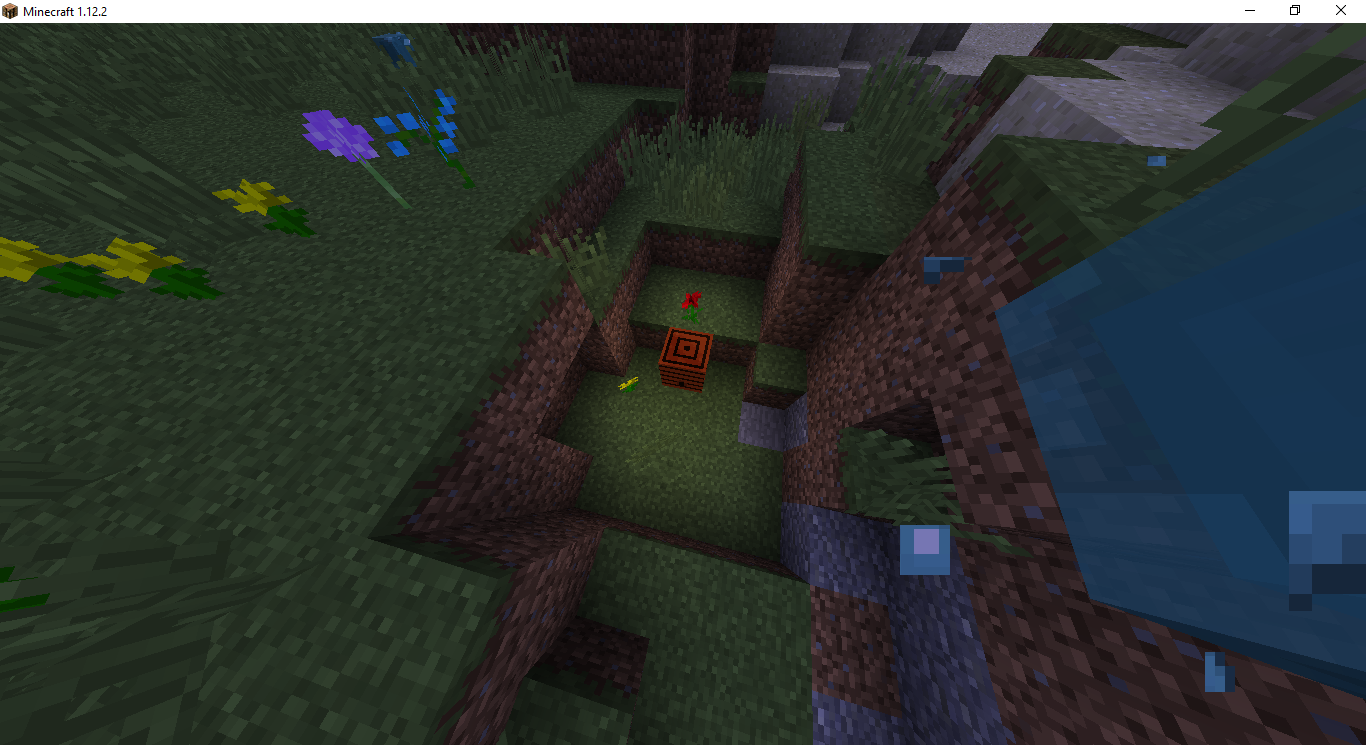
Task: Click the Minecraft grass block title bar icon
Action: coord(10,10)
